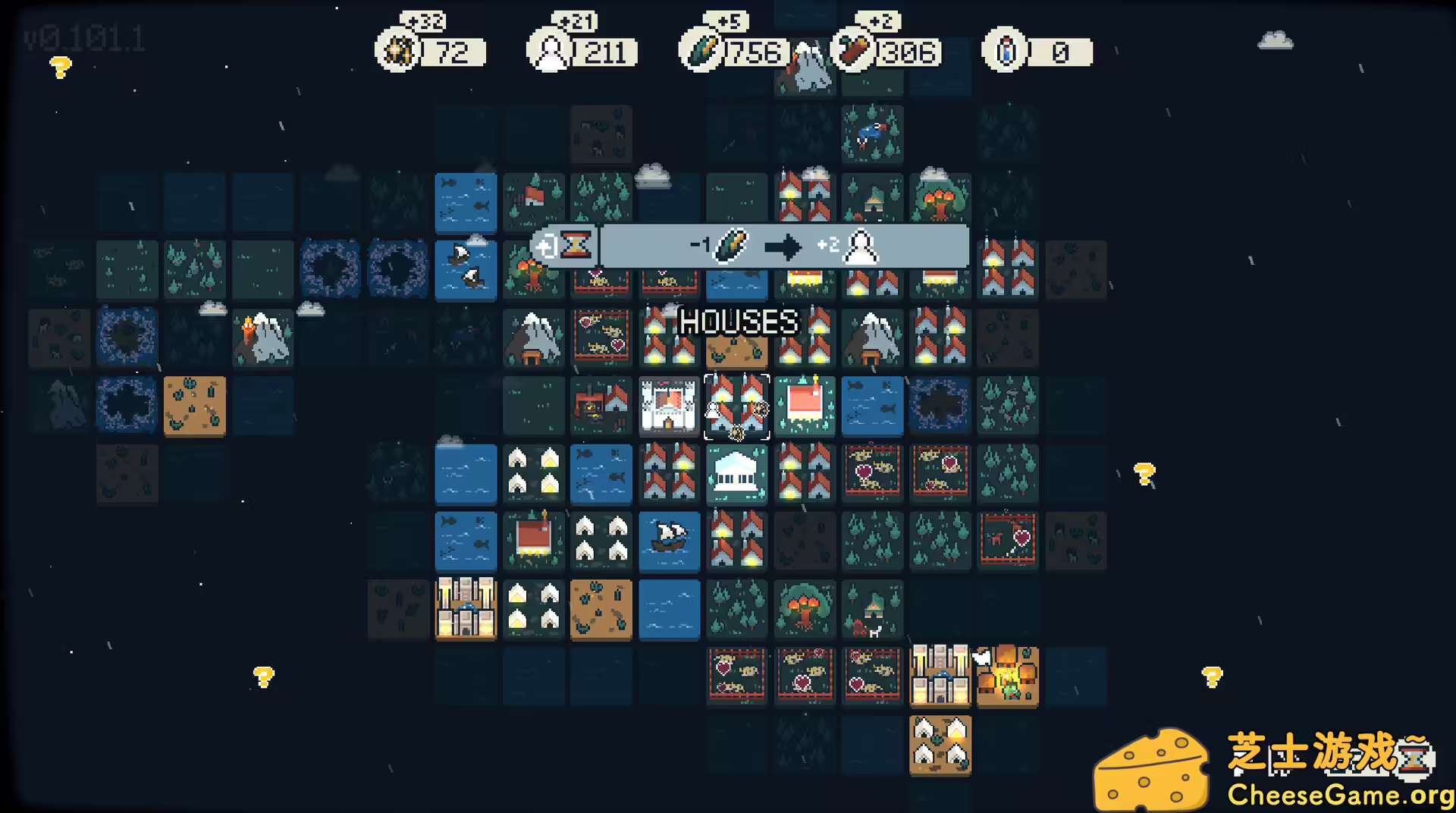This screenshot has width=1456, height=813.
Task: Click the hourglass icon in the HOUSES tooltip
Action: [578, 245]
